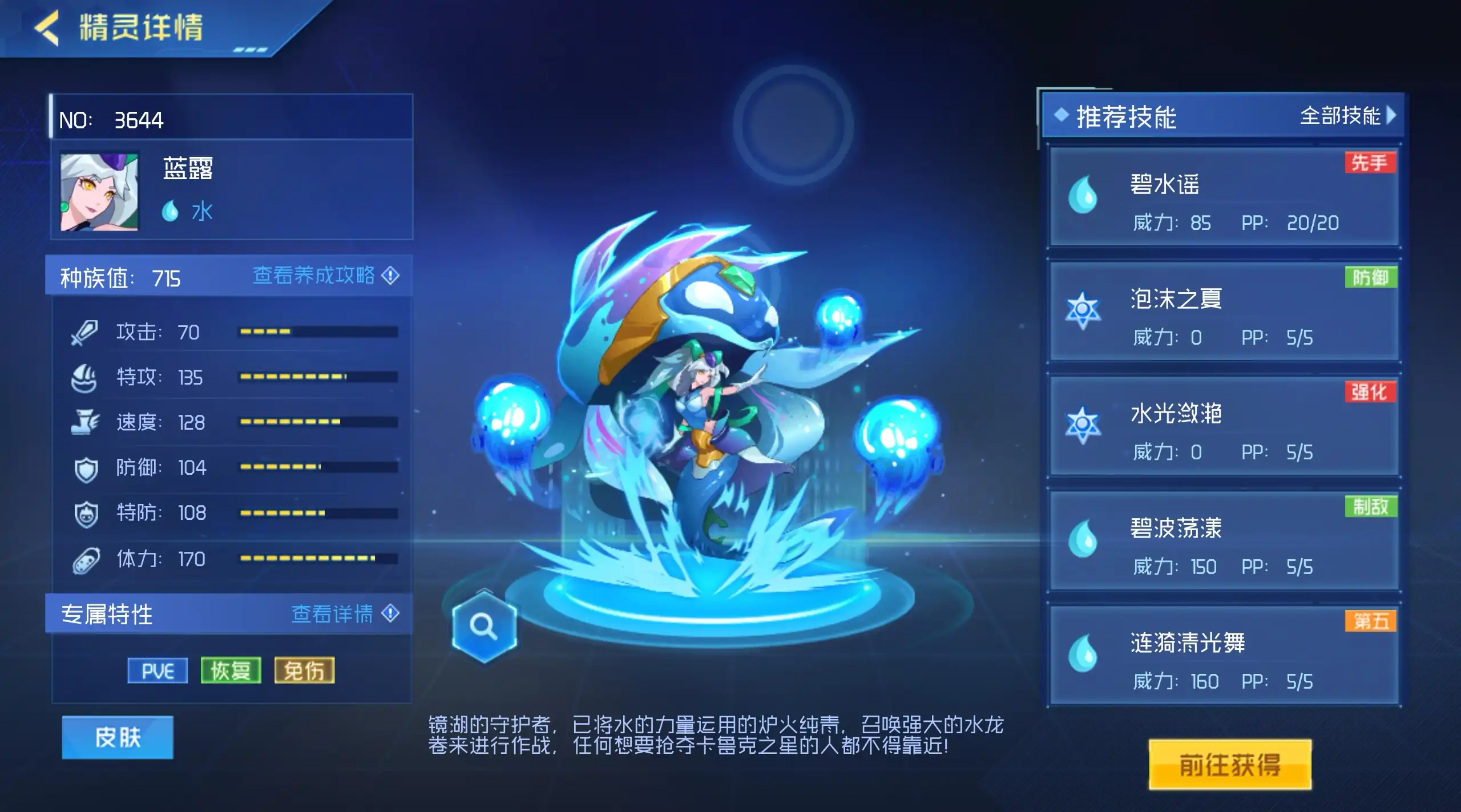Select the 免伤 trait tag
The width and height of the screenshot is (1461, 812).
click(x=304, y=671)
